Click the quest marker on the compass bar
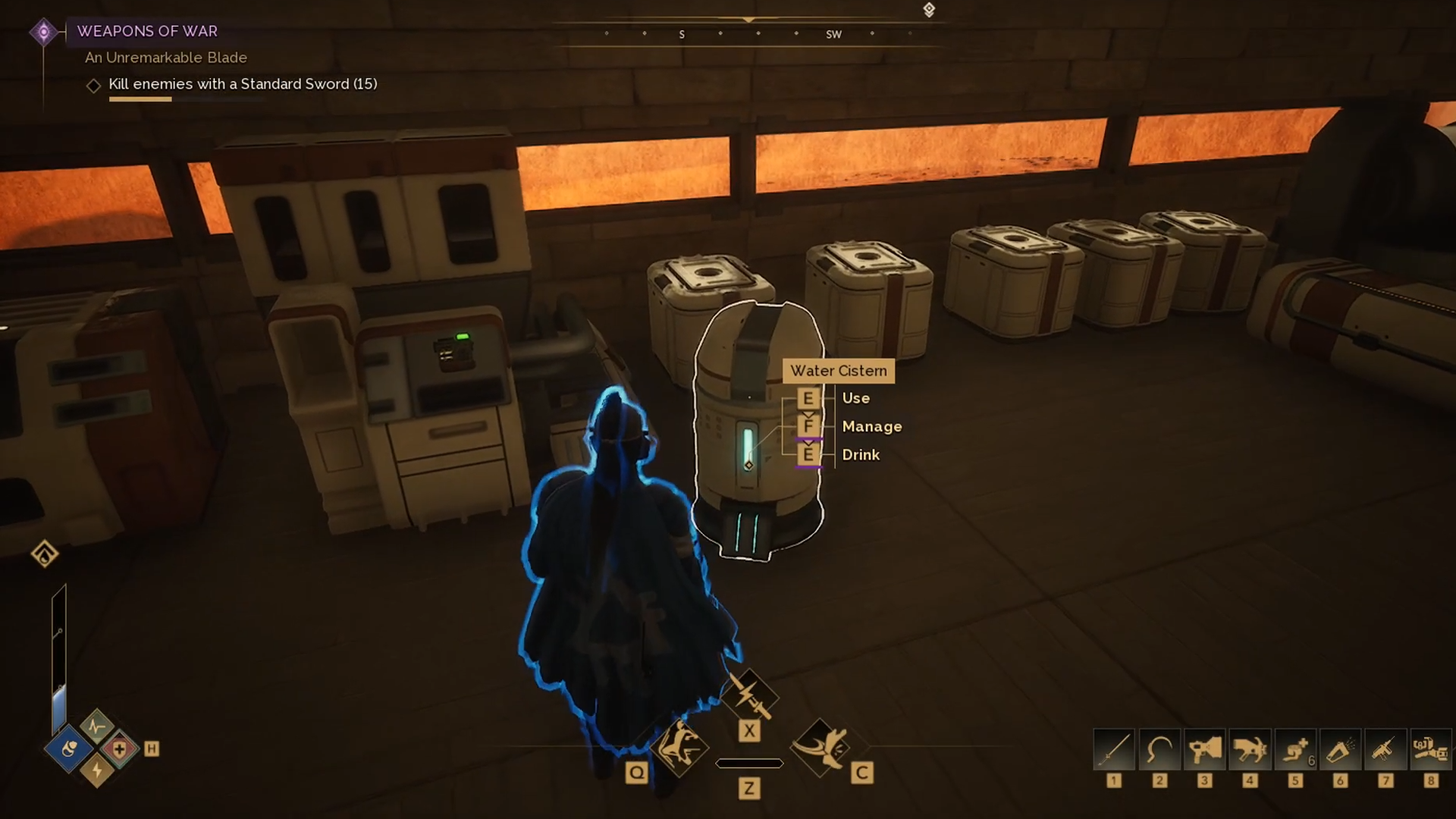Viewport: 1456px width, 819px height. pyautogui.click(x=927, y=10)
